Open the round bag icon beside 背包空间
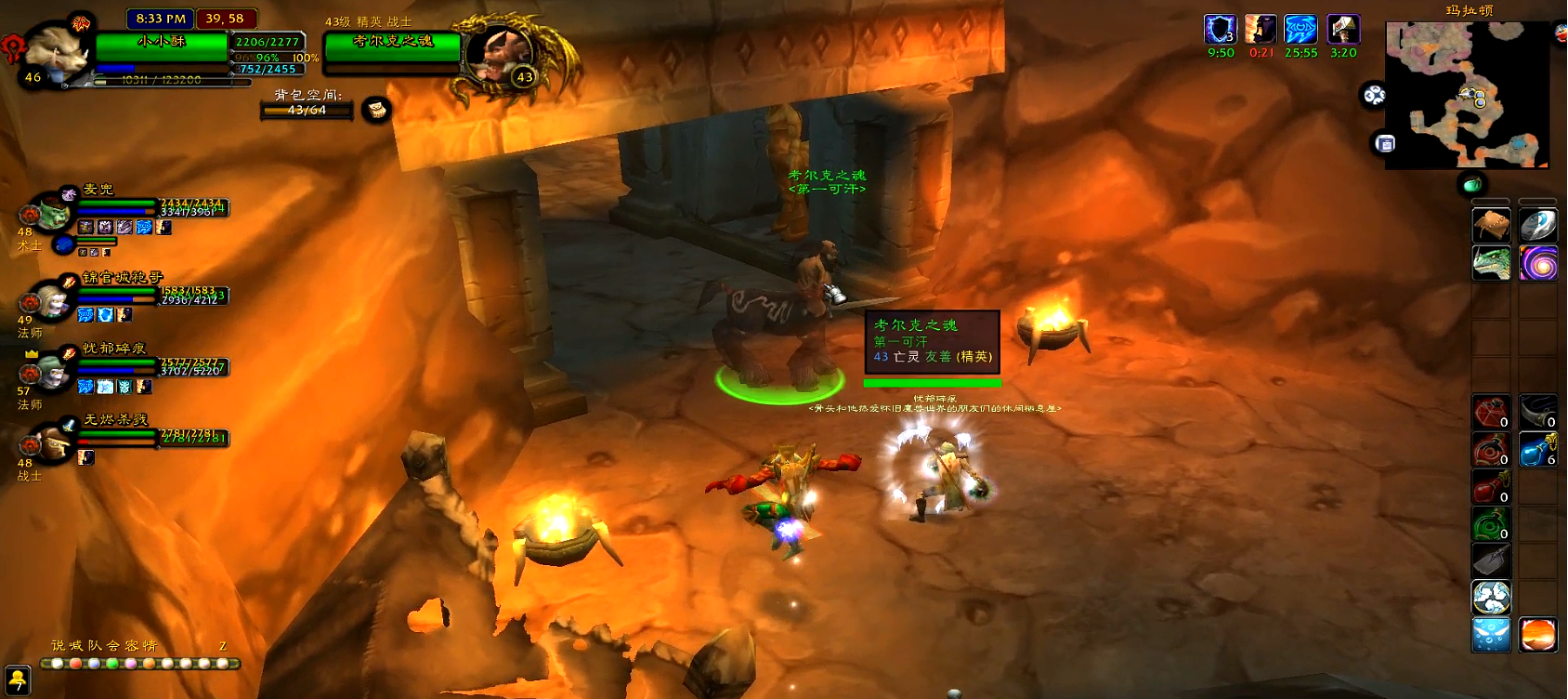Image resolution: width=1568 pixels, height=699 pixels. coord(376,110)
